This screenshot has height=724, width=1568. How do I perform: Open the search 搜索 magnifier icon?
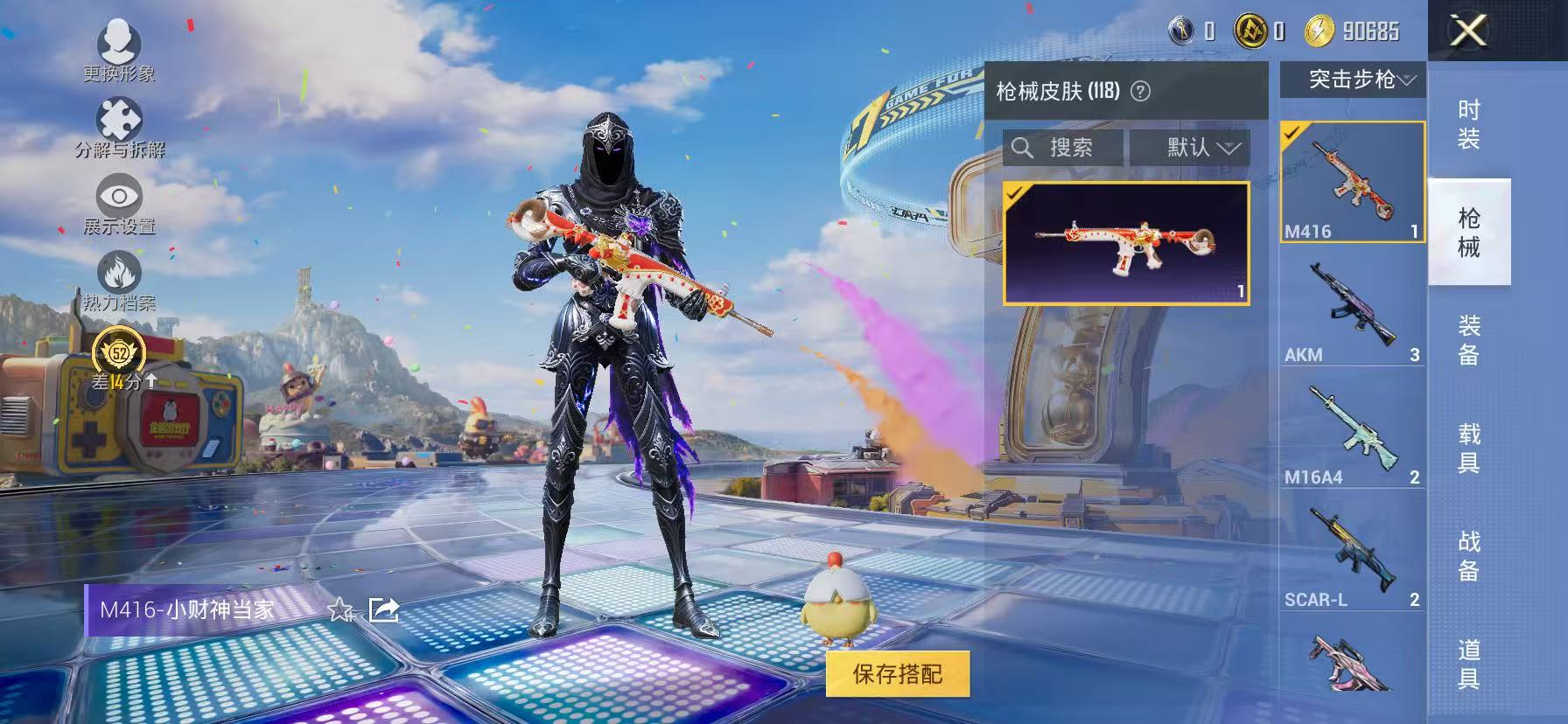[1022, 147]
